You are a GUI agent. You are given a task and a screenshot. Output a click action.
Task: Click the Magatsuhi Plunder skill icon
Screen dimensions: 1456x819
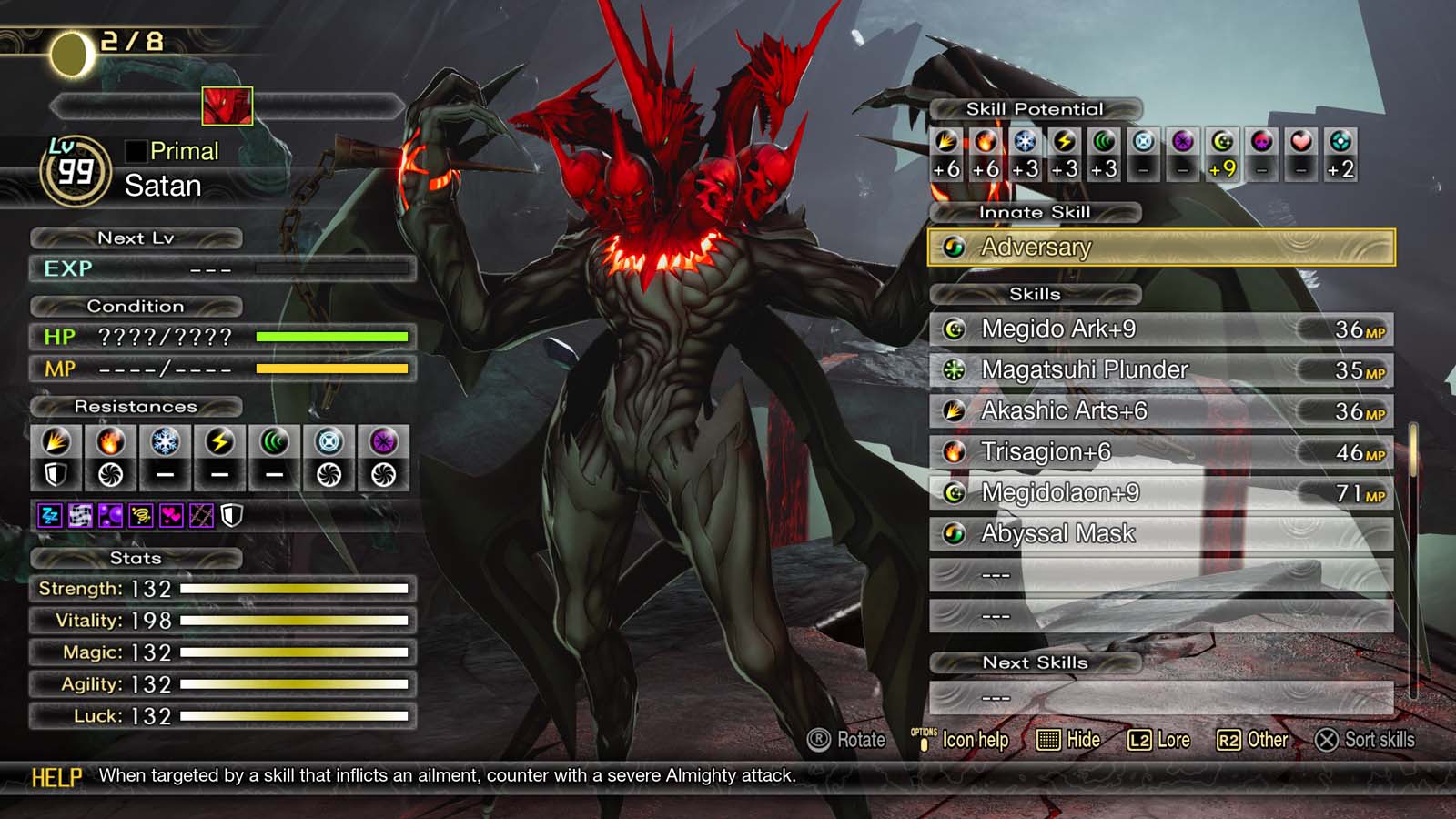tap(956, 370)
